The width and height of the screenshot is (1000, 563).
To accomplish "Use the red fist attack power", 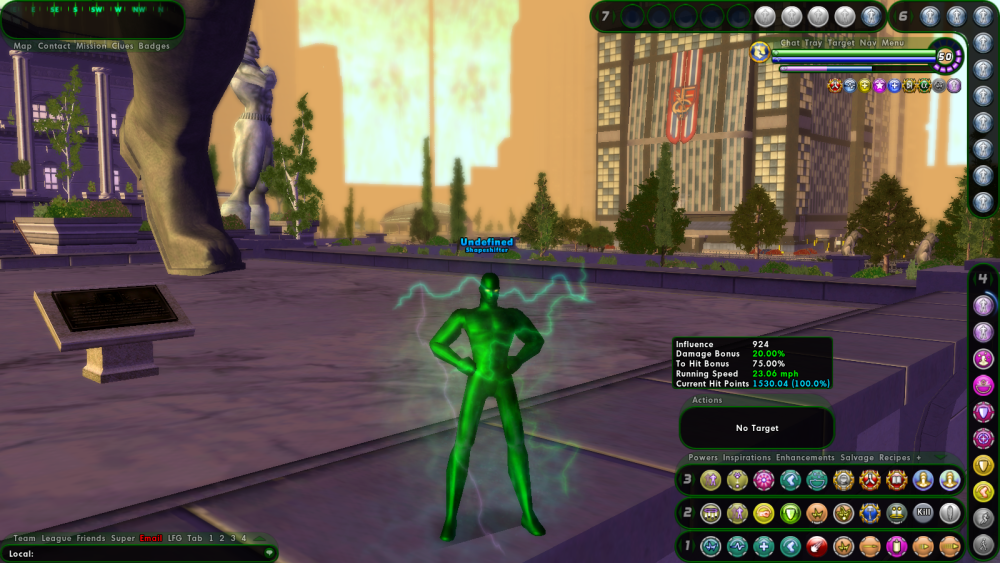I will pos(817,546).
